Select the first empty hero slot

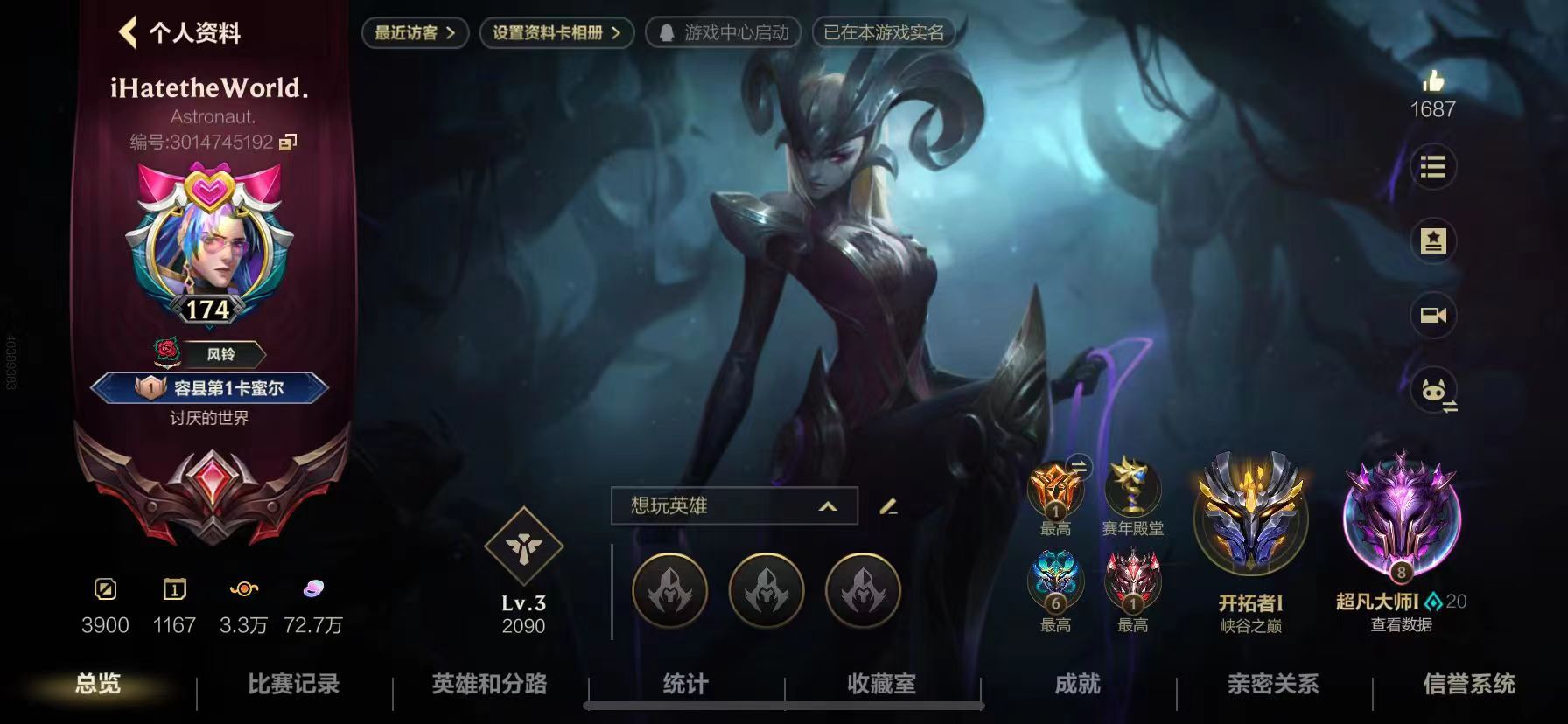[x=670, y=591]
